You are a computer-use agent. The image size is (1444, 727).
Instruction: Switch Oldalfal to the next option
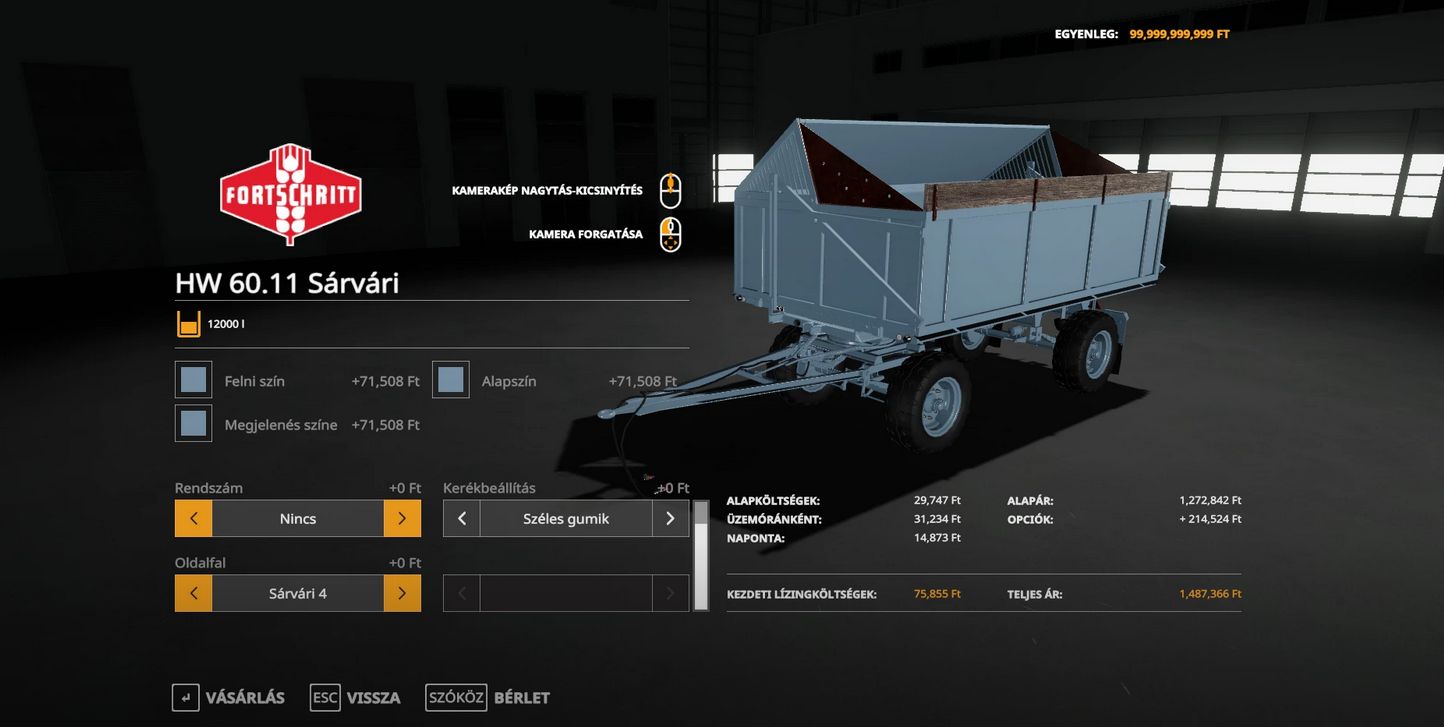pyautogui.click(x=402, y=593)
